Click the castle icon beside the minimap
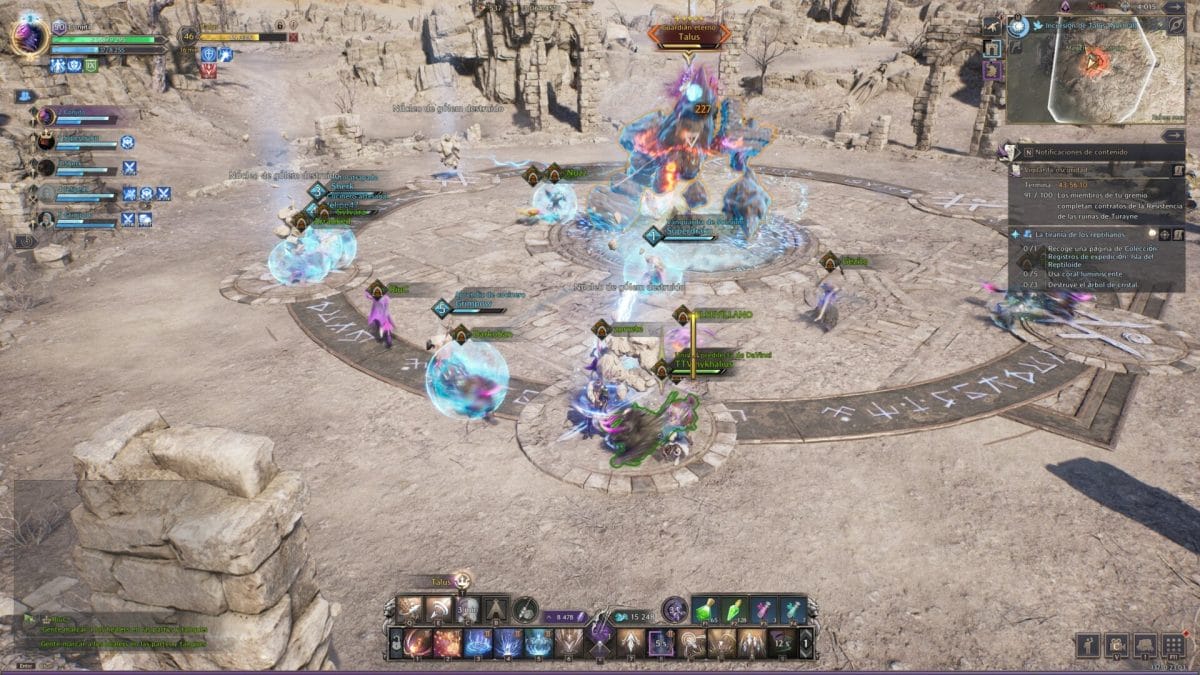 click(991, 47)
